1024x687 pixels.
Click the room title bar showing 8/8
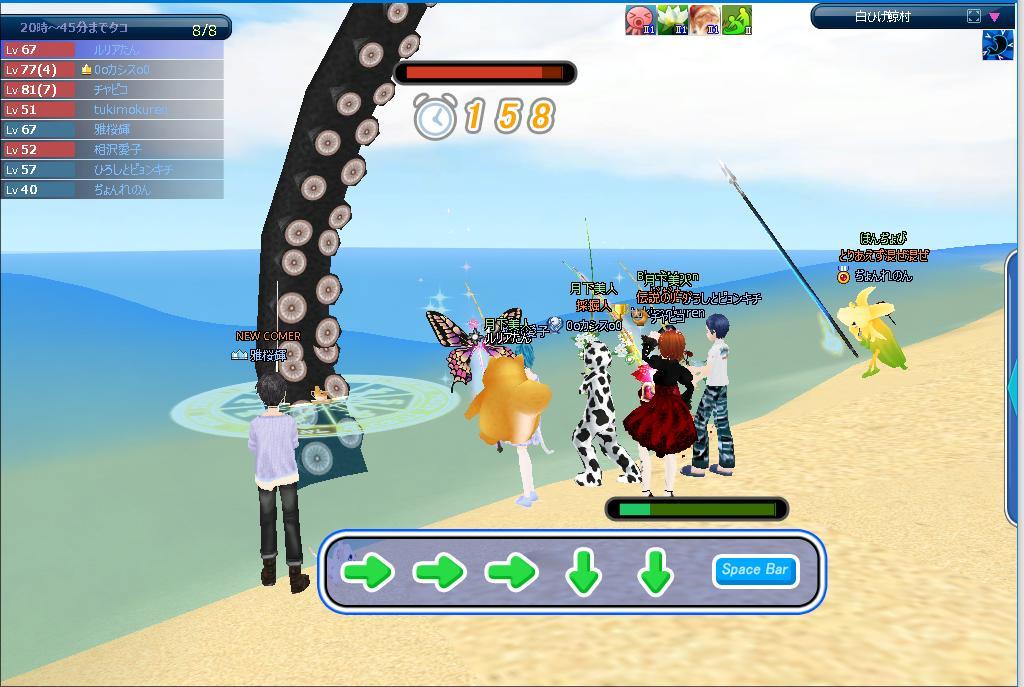click(x=115, y=28)
